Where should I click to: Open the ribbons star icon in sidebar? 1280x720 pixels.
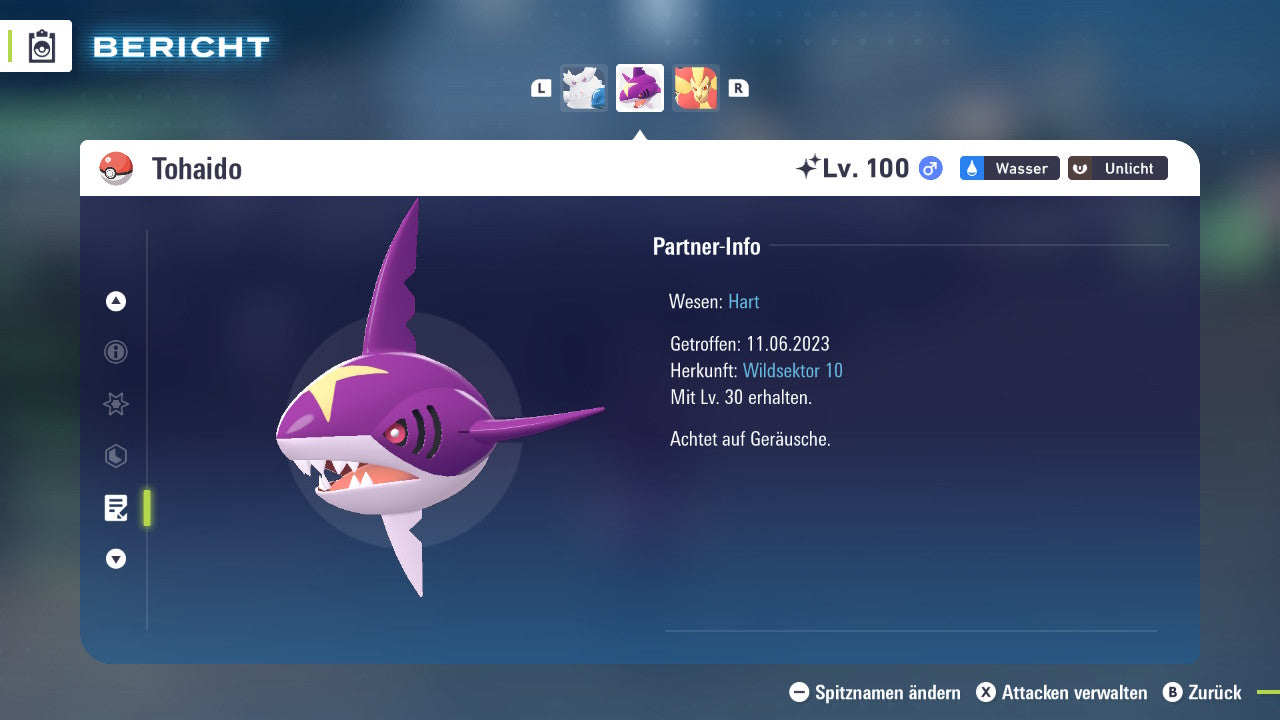pos(115,404)
